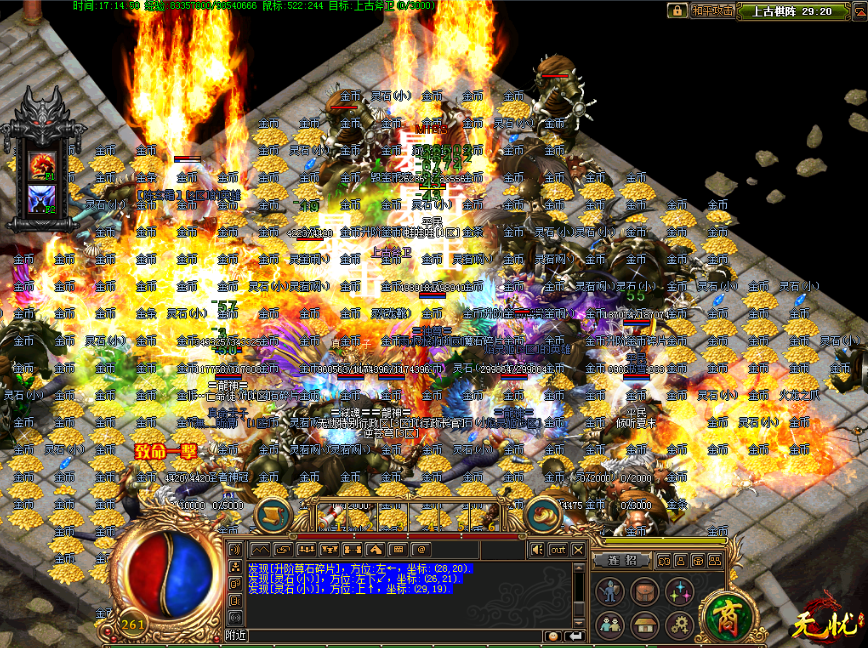Open the 上古棋阵 map label

[x=777, y=11]
